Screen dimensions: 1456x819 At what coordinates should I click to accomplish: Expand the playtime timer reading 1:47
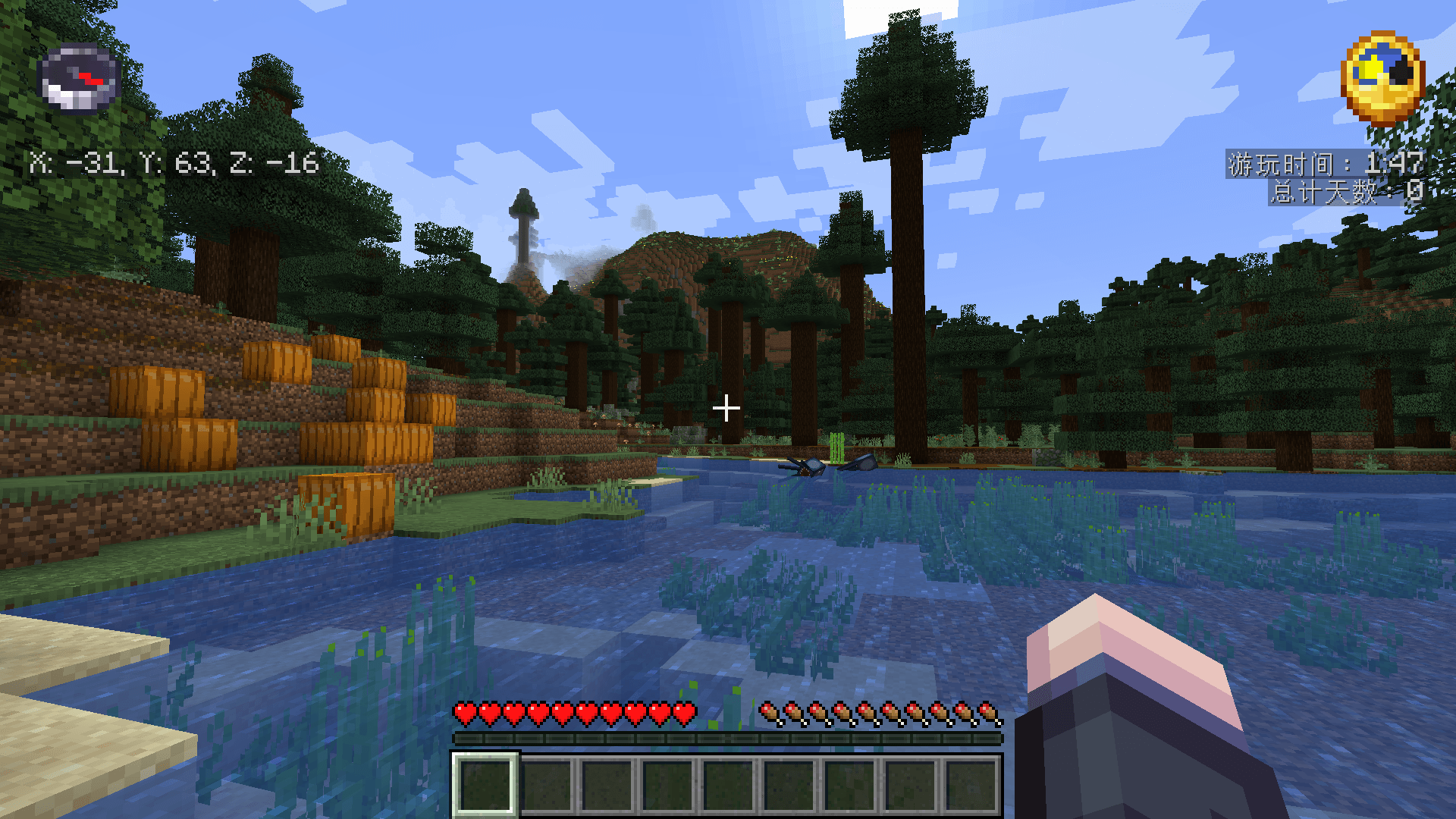[1395, 162]
